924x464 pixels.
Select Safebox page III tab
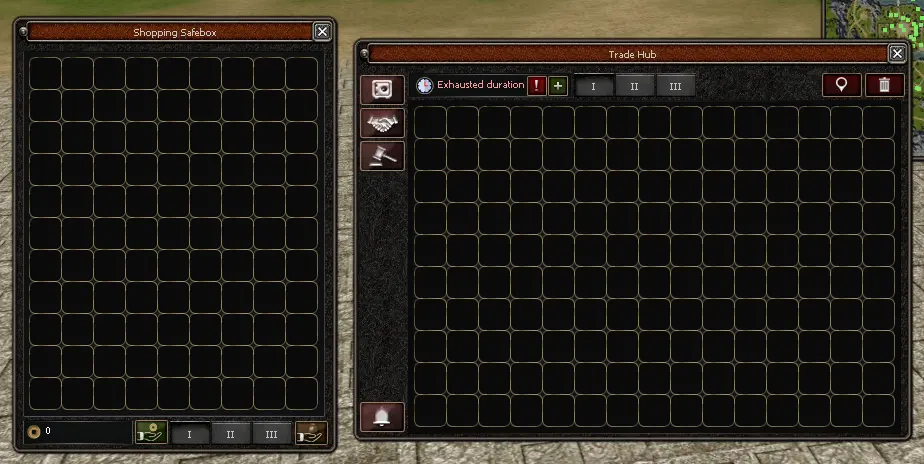click(x=271, y=434)
